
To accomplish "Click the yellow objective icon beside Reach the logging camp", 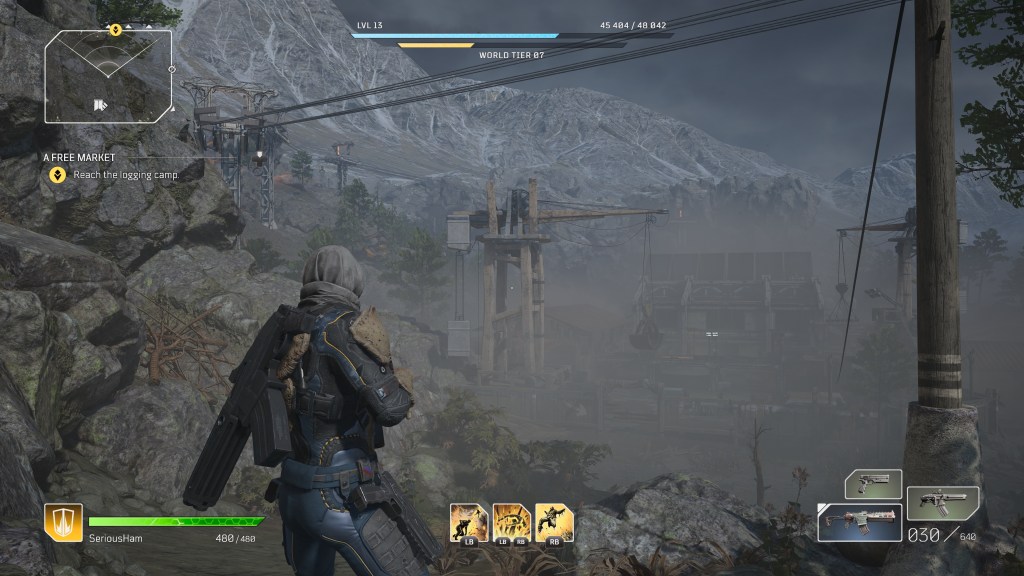I will coord(58,174).
